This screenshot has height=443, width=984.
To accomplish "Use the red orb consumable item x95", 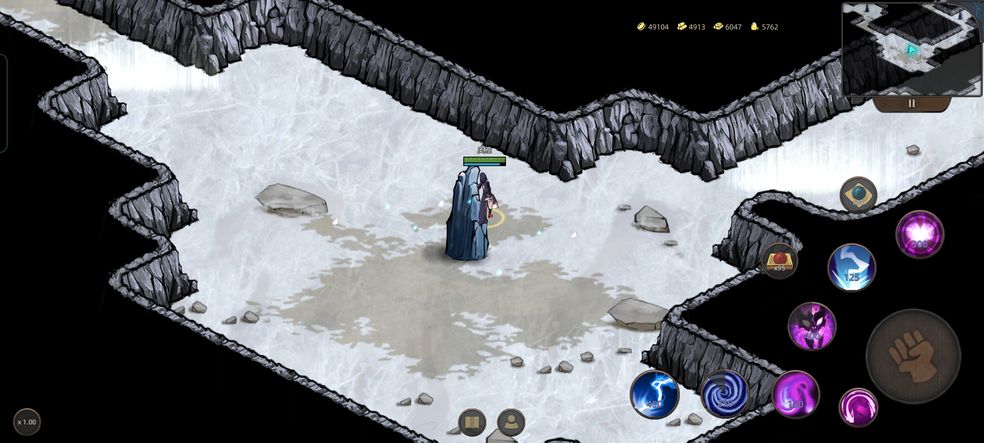I will pyautogui.click(x=780, y=261).
